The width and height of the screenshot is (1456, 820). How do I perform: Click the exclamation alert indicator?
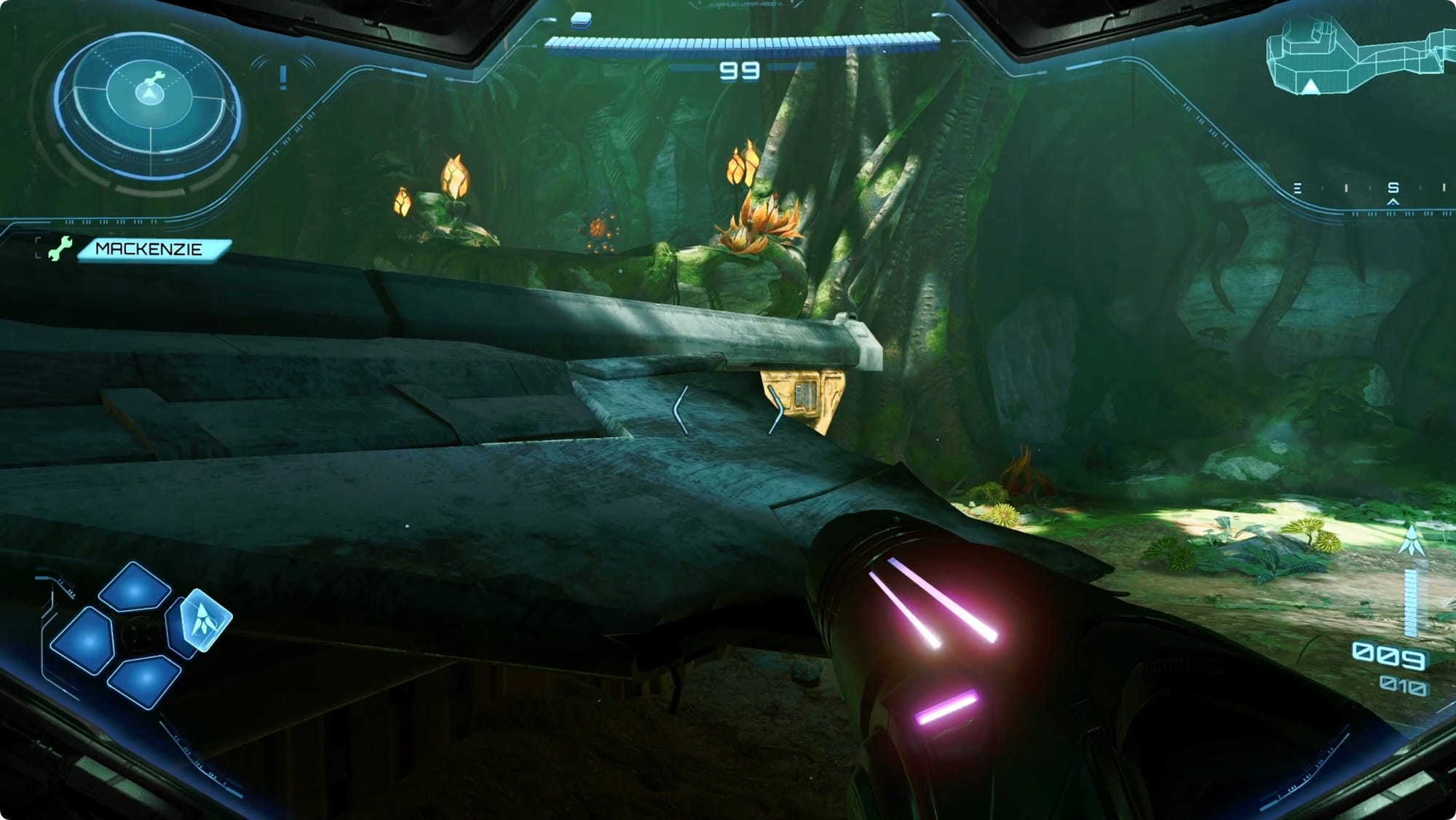pyautogui.click(x=282, y=76)
